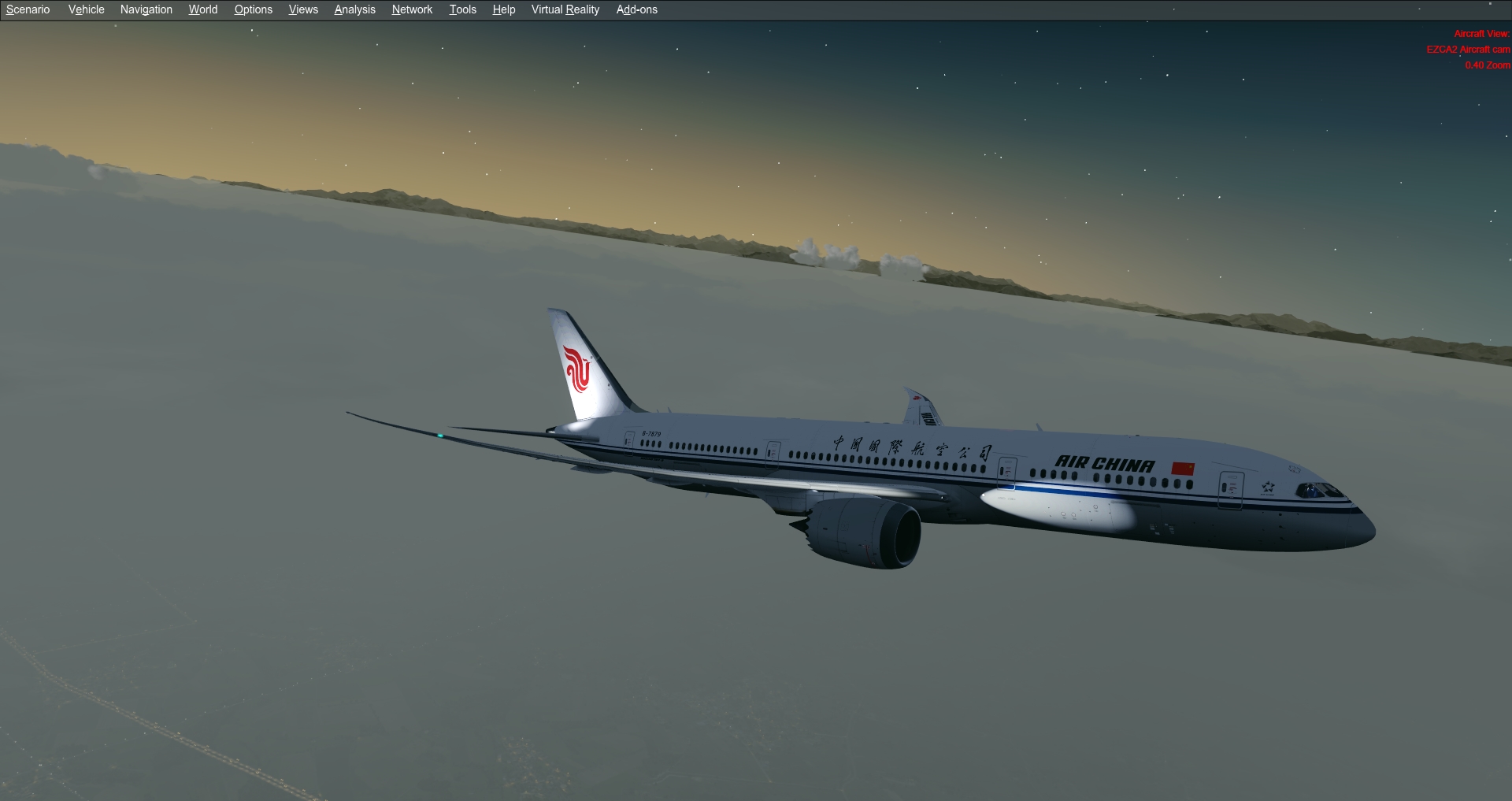Viewport: 1512px width, 801px height.
Task: Open the Scenario menu
Action: pyautogui.click(x=27, y=9)
